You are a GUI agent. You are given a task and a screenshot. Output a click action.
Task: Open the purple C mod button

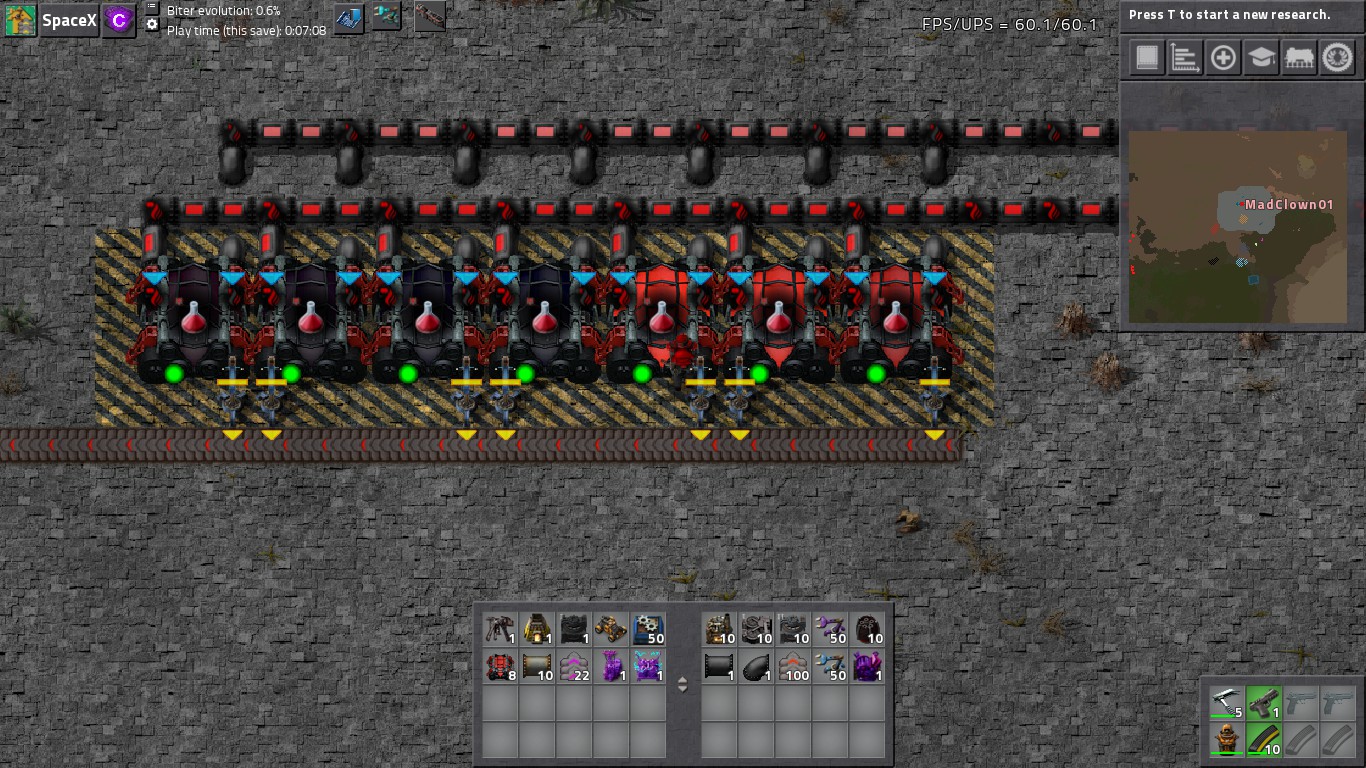120,20
